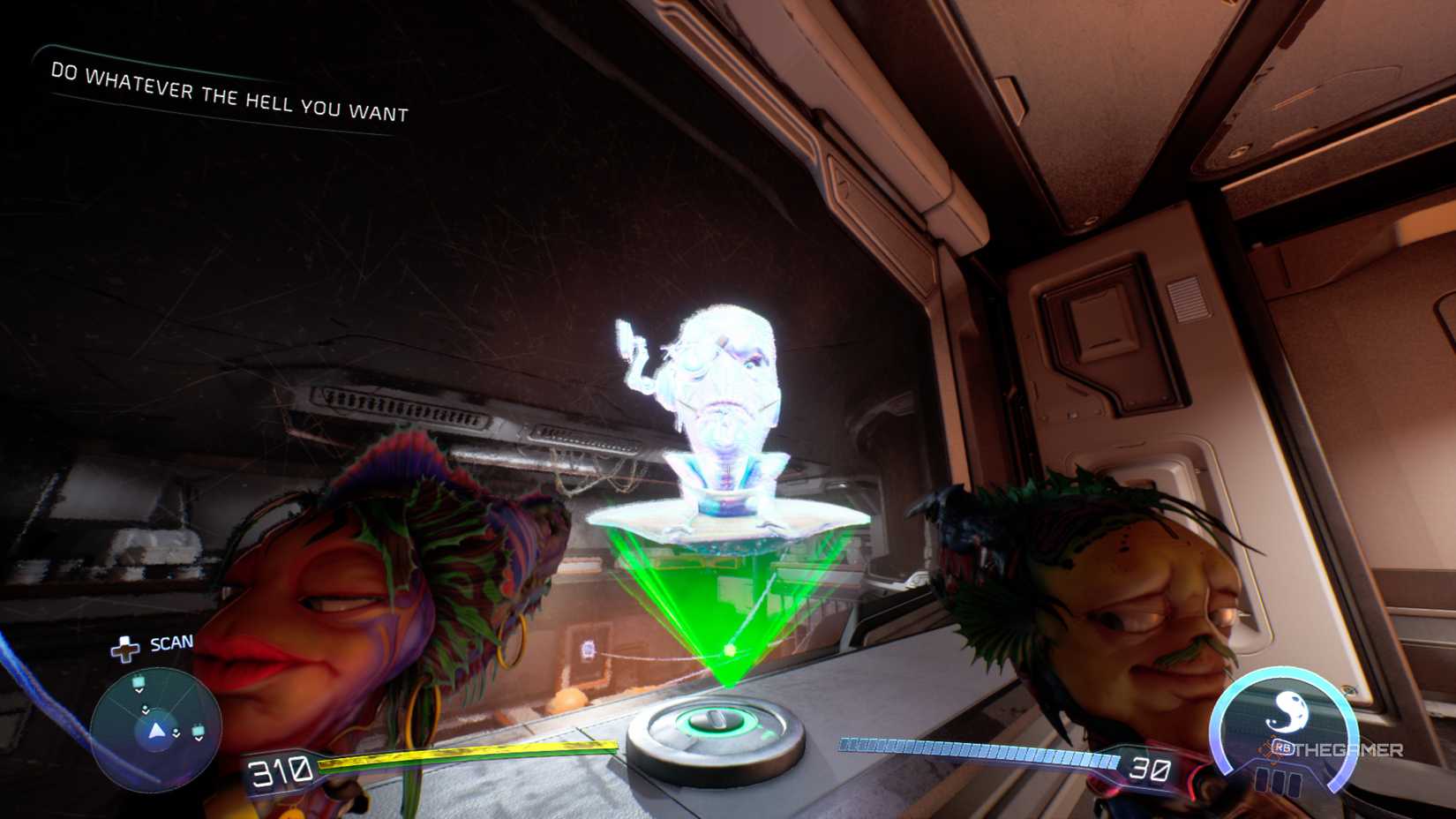Click the first grenade pip below the ability circle
1456x819 pixels.
tap(1262, 778)
